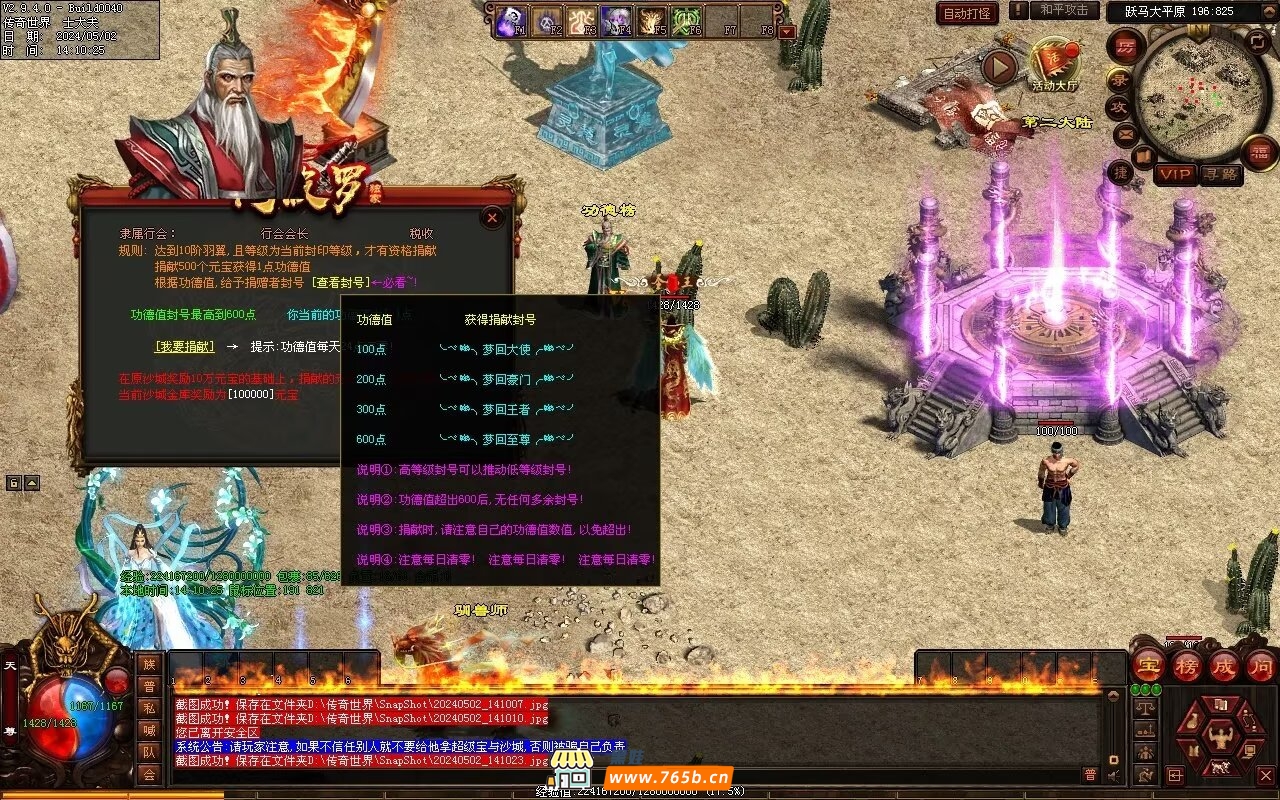This screenshot has width=1280, height=800.
Task: Open the character strongman icon in hexagon menu
Action: click(1220, 737)
